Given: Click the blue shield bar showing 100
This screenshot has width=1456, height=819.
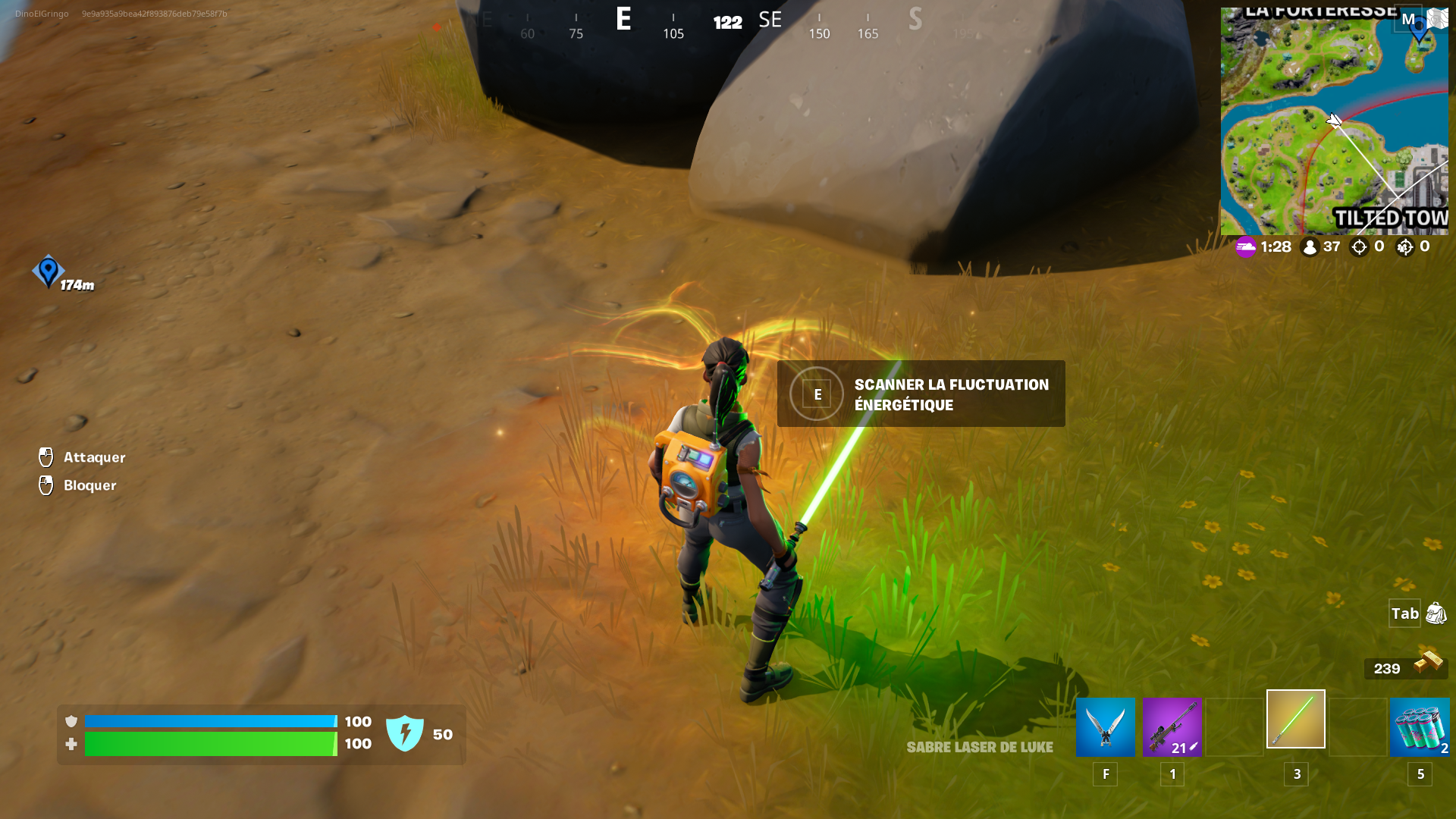Looking at the screenshot, I should tap(212, 721).
